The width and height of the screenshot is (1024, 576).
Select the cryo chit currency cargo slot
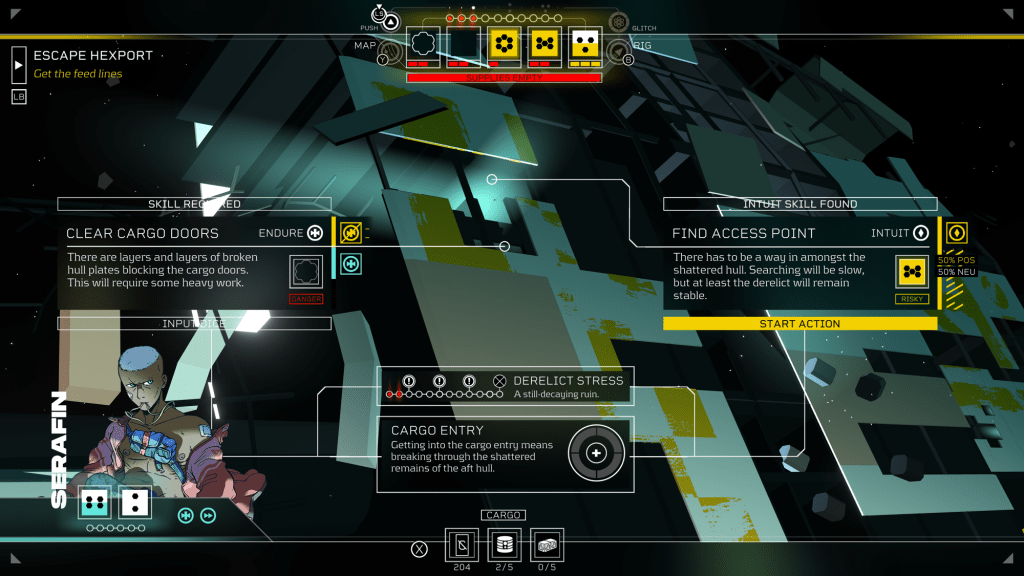point(462,546)
